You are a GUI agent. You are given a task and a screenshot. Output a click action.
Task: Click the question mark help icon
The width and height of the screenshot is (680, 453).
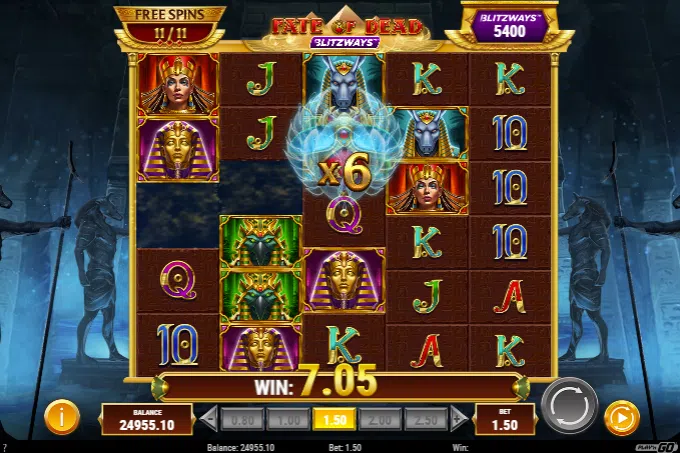coord(6,446)
